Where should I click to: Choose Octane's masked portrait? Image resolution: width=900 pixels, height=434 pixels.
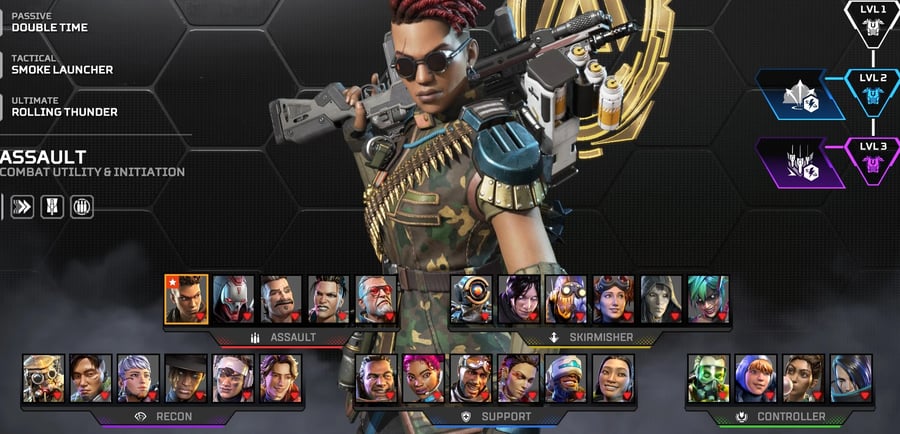click(566, 299)
